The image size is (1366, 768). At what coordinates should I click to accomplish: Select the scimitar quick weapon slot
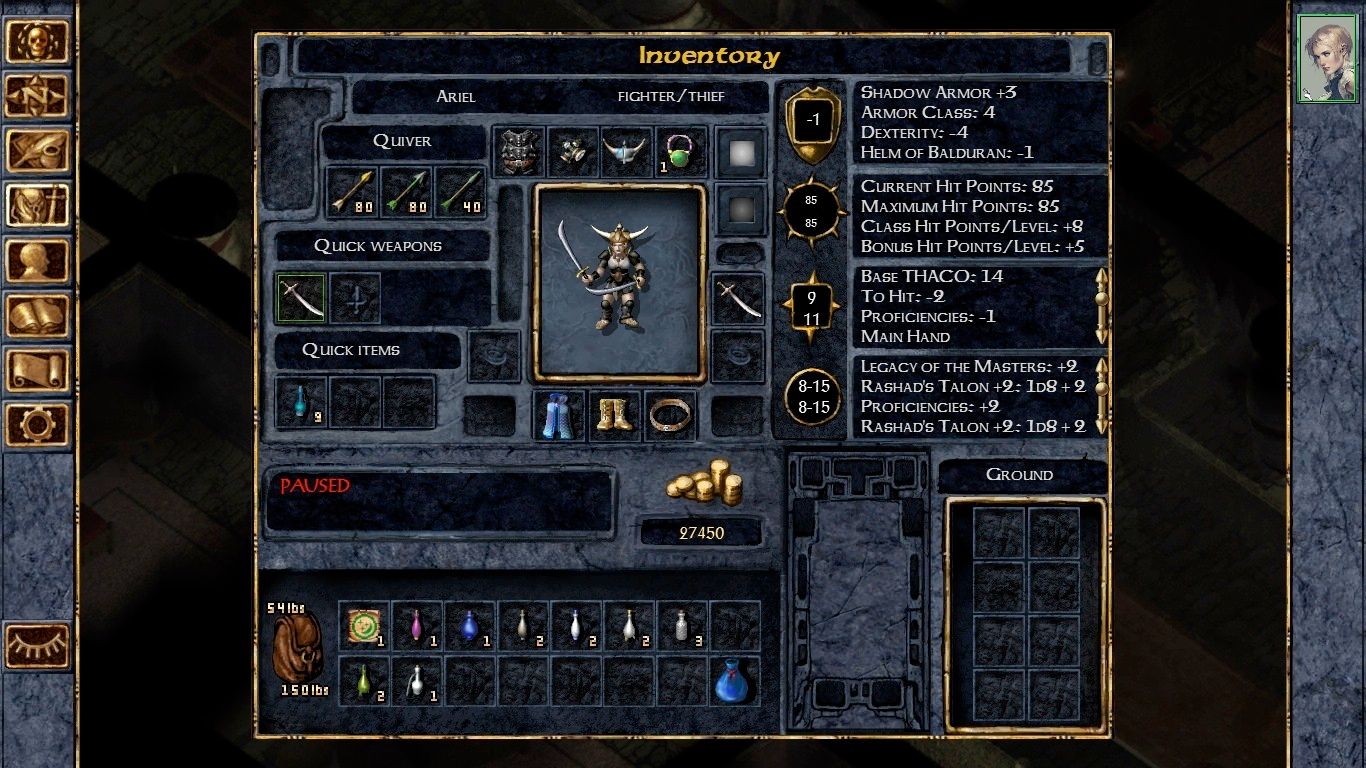(301, 298)
